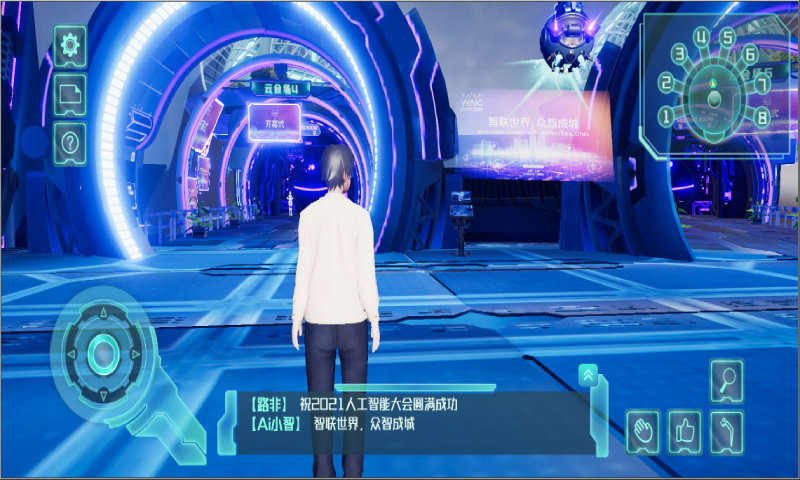Viewport: 800px width, 480px height.
Task: Select number 1 on the venue dial
Action: click(x=665, y=117)
